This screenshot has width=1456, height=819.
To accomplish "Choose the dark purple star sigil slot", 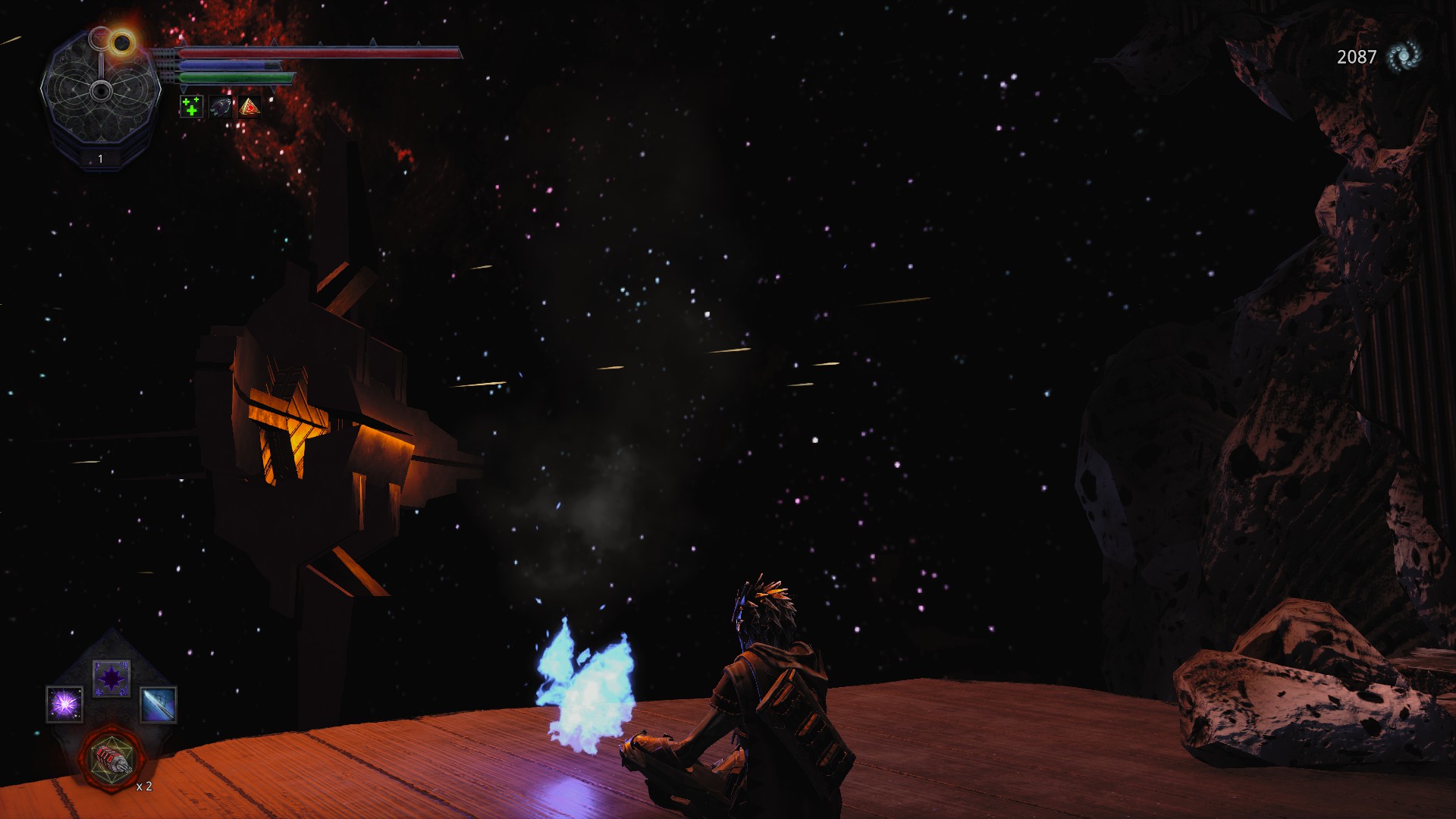I will click(111, 678).
